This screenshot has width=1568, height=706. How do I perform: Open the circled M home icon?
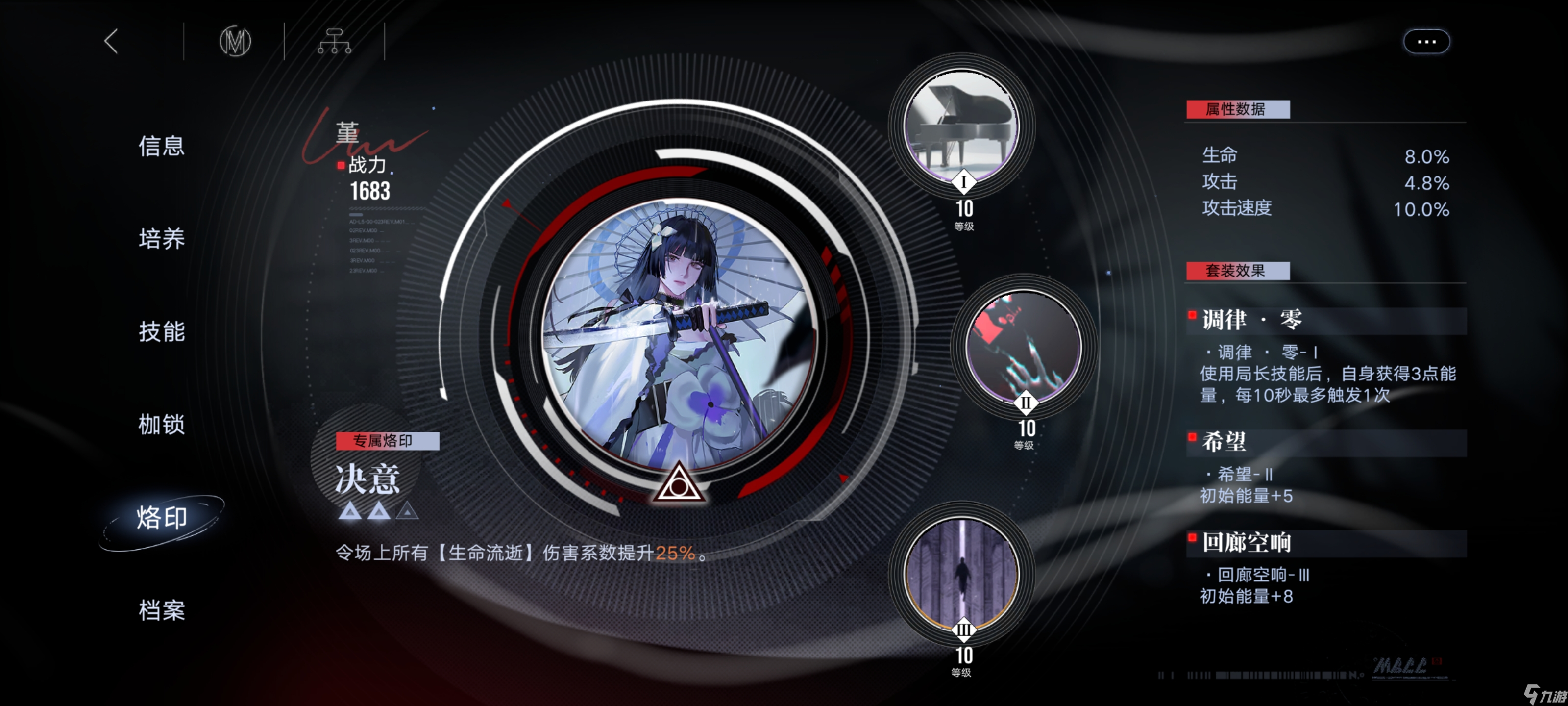(x=235, y=41)
